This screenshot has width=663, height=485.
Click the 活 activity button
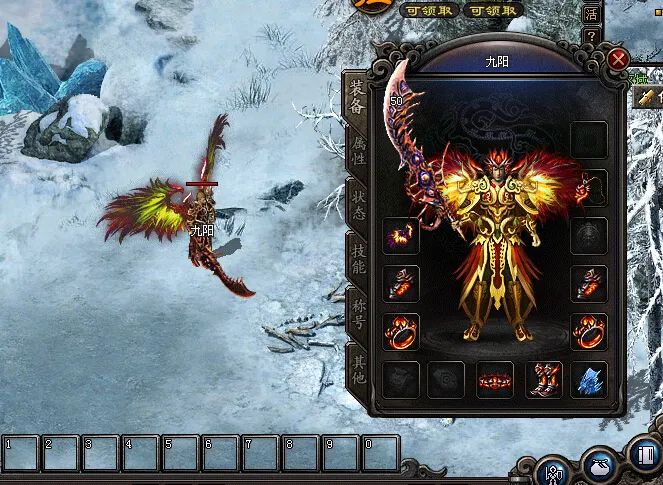tap(592, 14)
